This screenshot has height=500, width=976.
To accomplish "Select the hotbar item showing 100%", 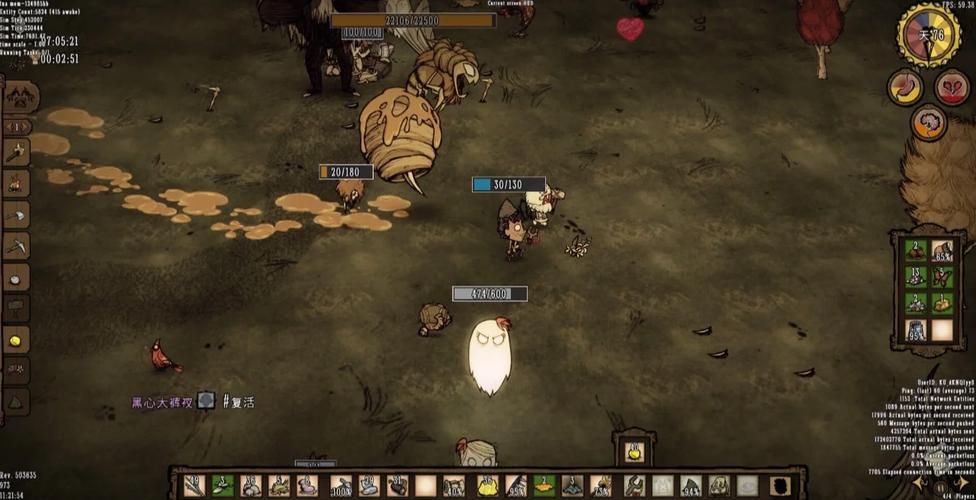I will point(341,486).
